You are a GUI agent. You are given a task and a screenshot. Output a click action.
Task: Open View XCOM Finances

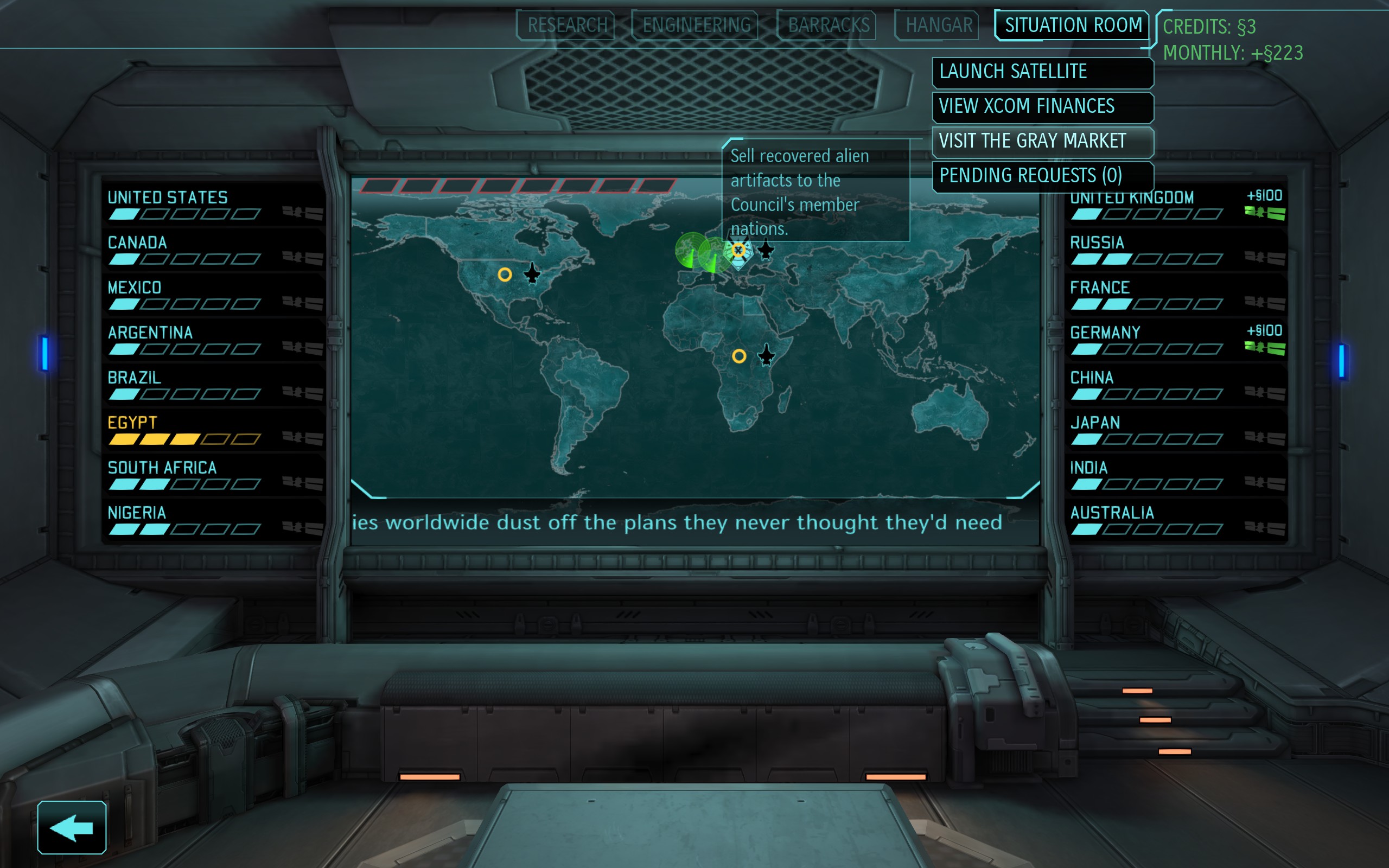tap(1042, 107)
